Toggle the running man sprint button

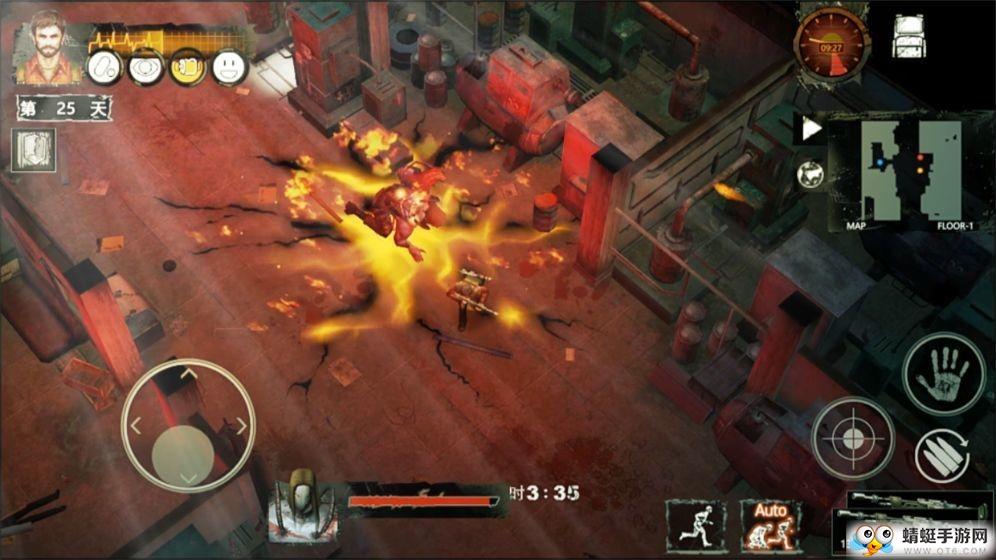[x=696, y=522]
